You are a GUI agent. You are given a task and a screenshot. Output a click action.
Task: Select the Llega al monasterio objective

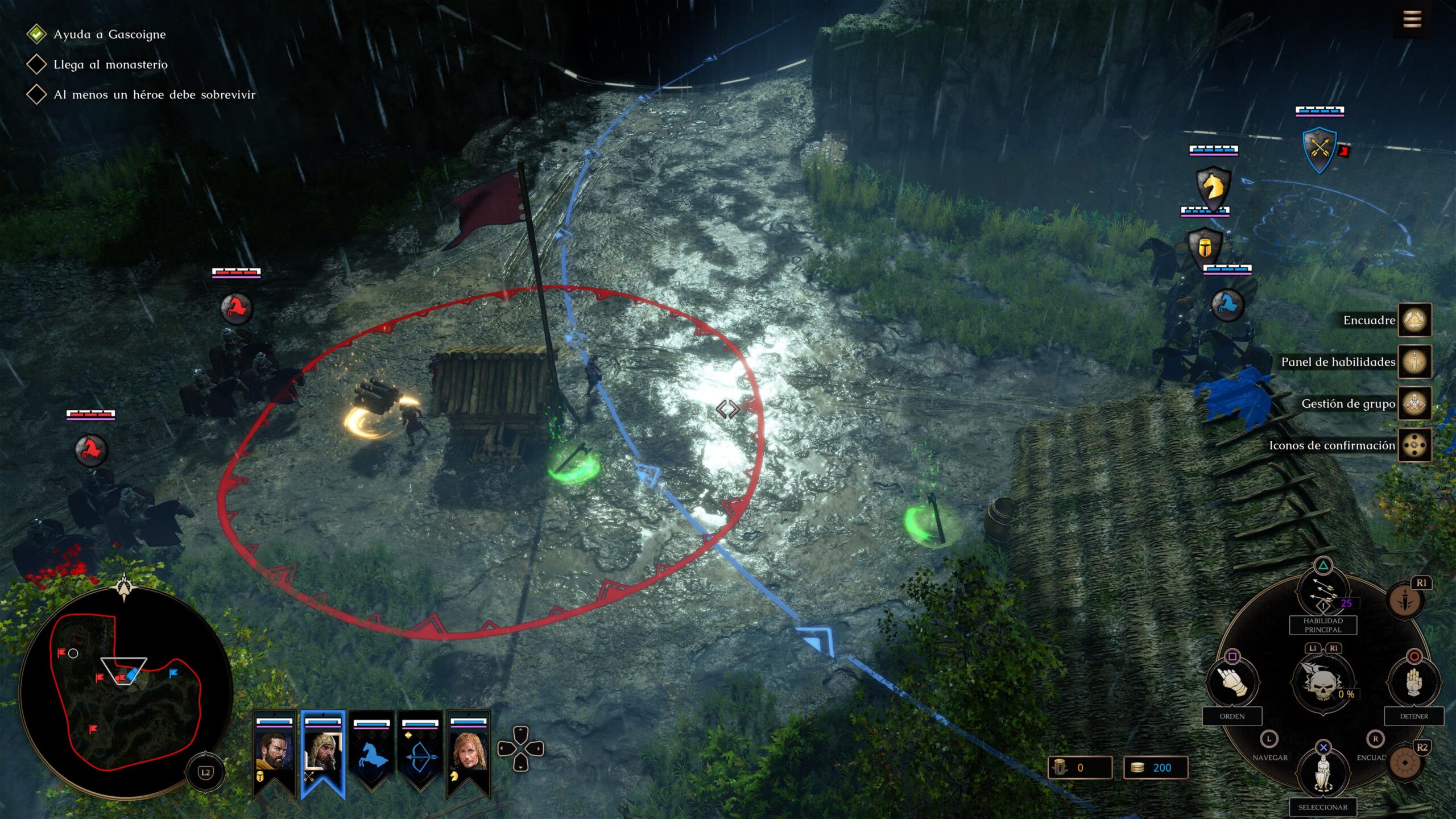(110, 64)
